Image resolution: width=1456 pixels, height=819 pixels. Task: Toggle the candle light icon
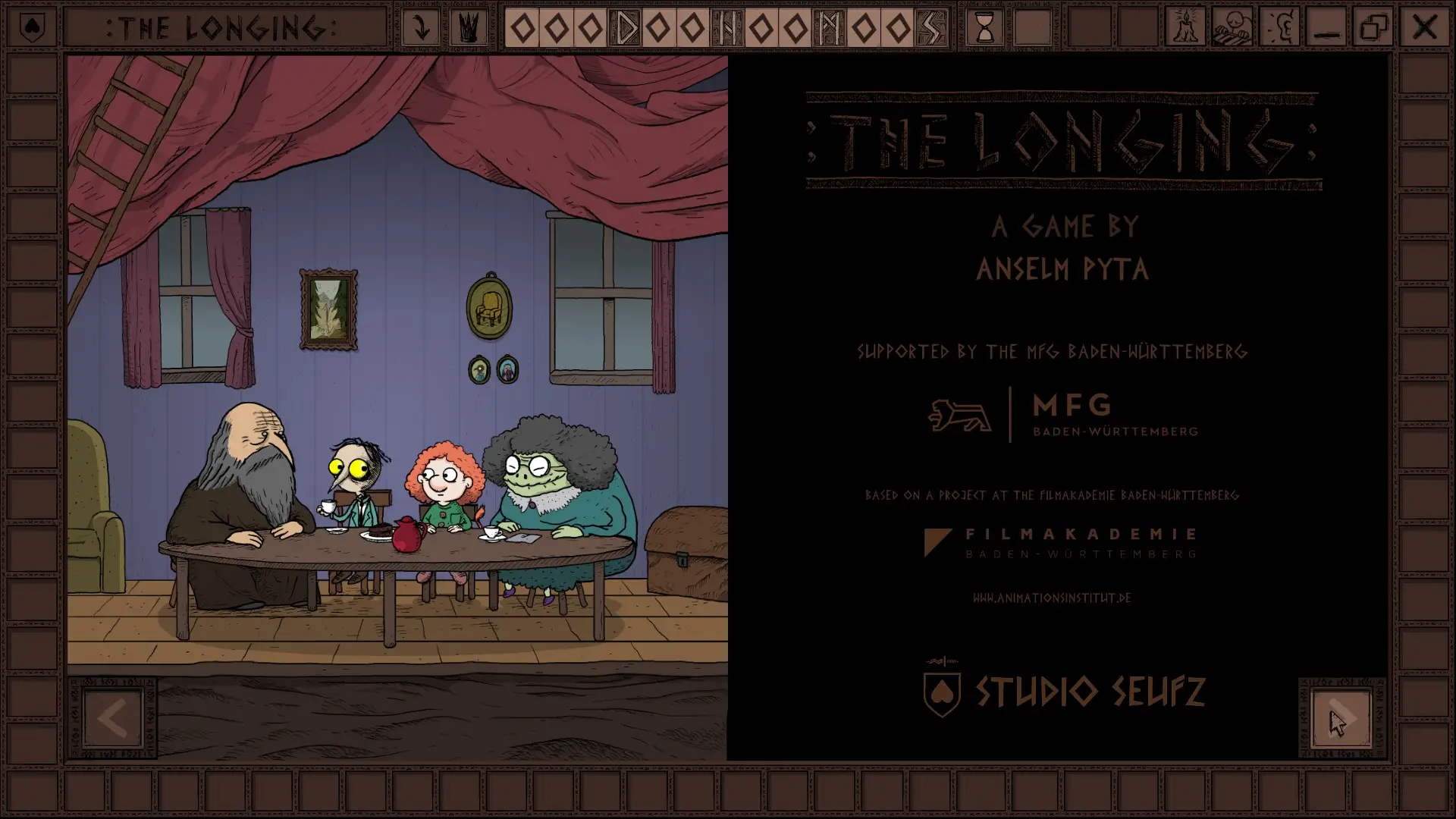[x=1185, y=28]
